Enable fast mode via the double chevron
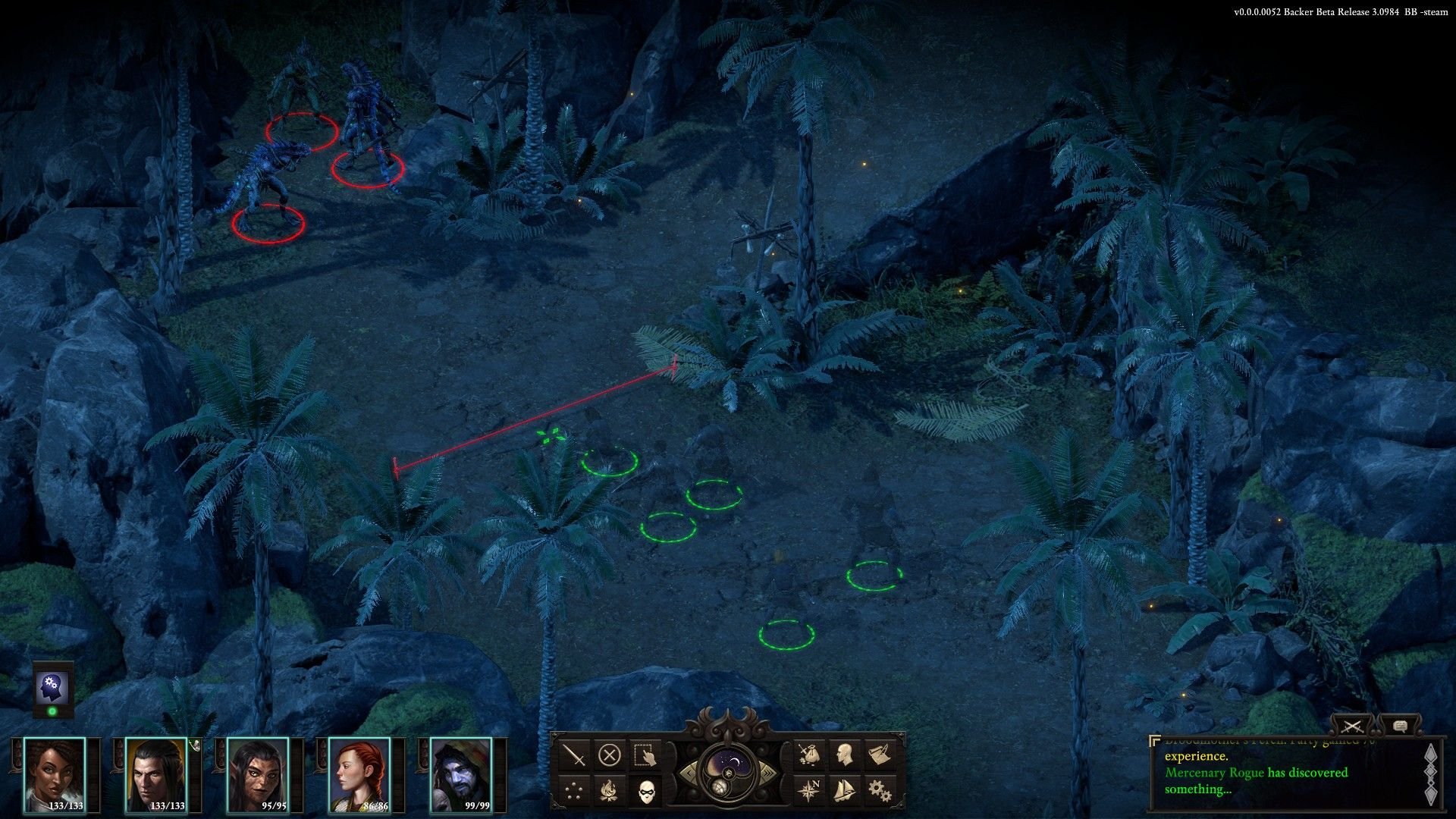Image resolution: width=1456 pixels, height=819 pixels. point(768,772)
